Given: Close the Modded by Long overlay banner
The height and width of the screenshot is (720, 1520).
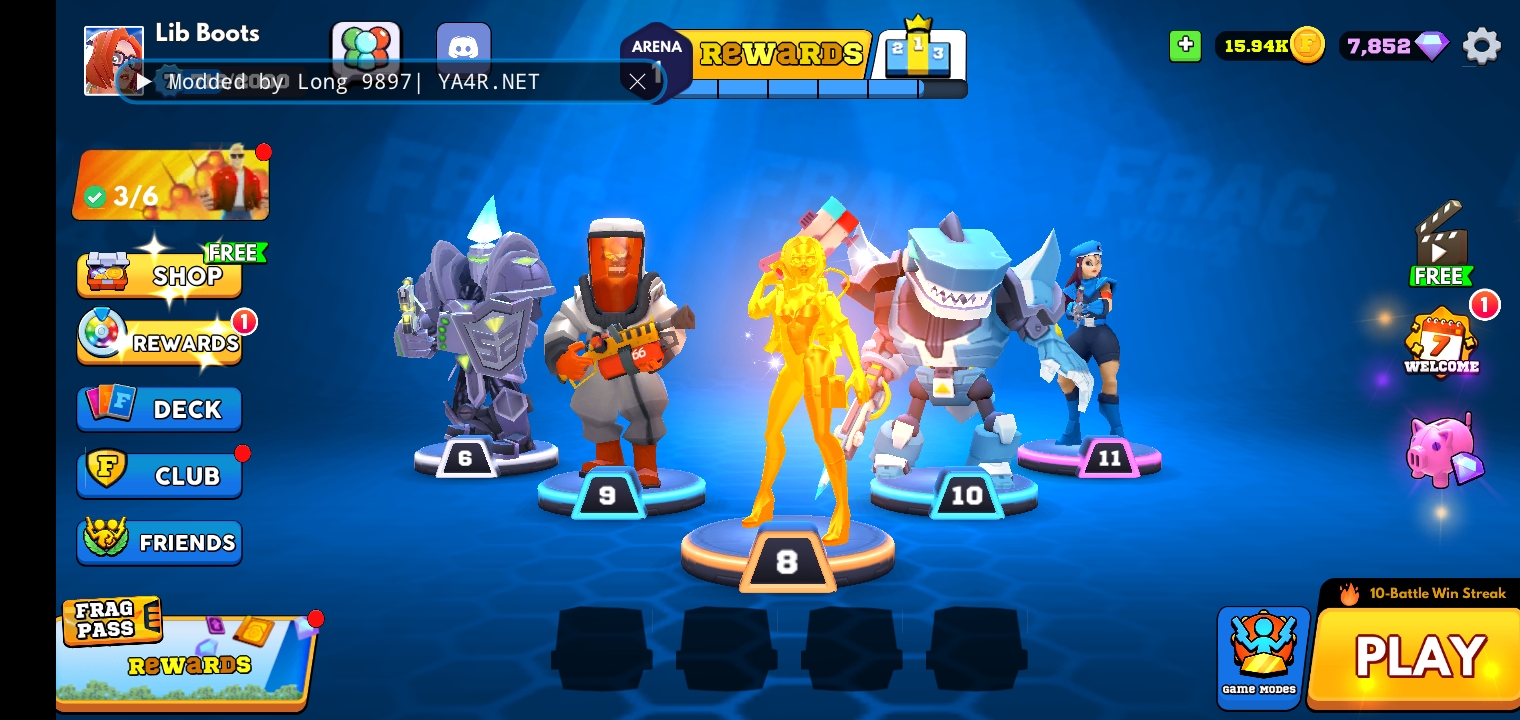Looking at the screenshot, I should click(x=638, y=82).
